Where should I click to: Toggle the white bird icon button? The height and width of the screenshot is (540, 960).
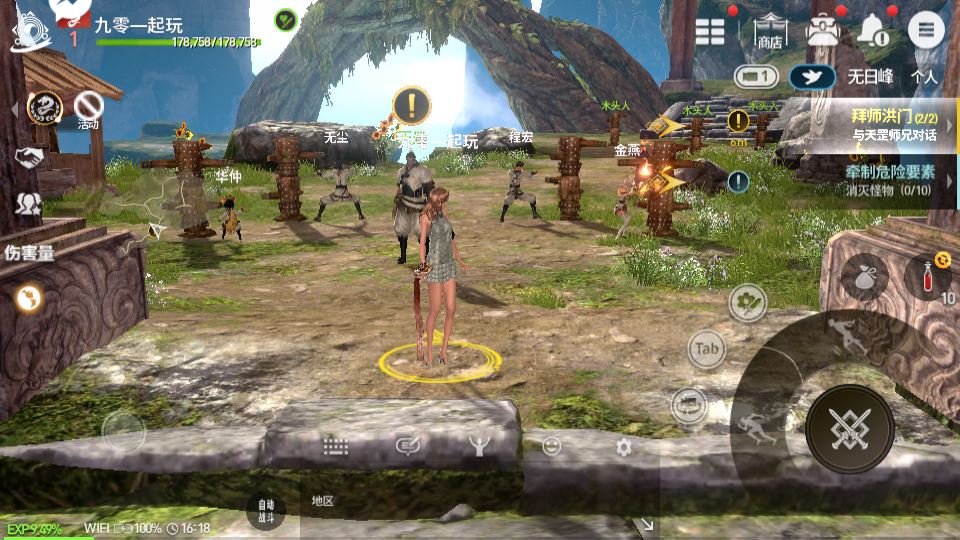(812, 76)
